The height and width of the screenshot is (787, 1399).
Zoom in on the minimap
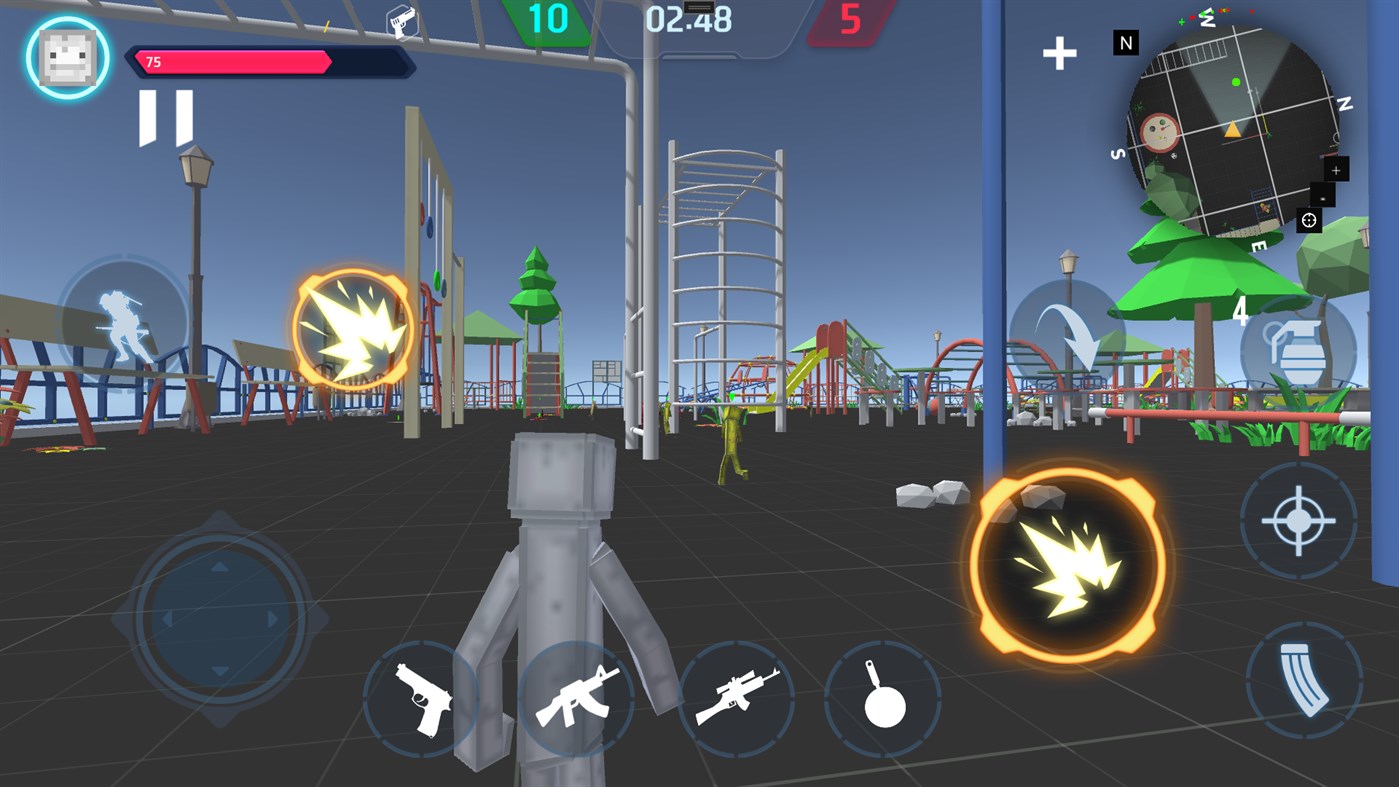click(1337, 169)
